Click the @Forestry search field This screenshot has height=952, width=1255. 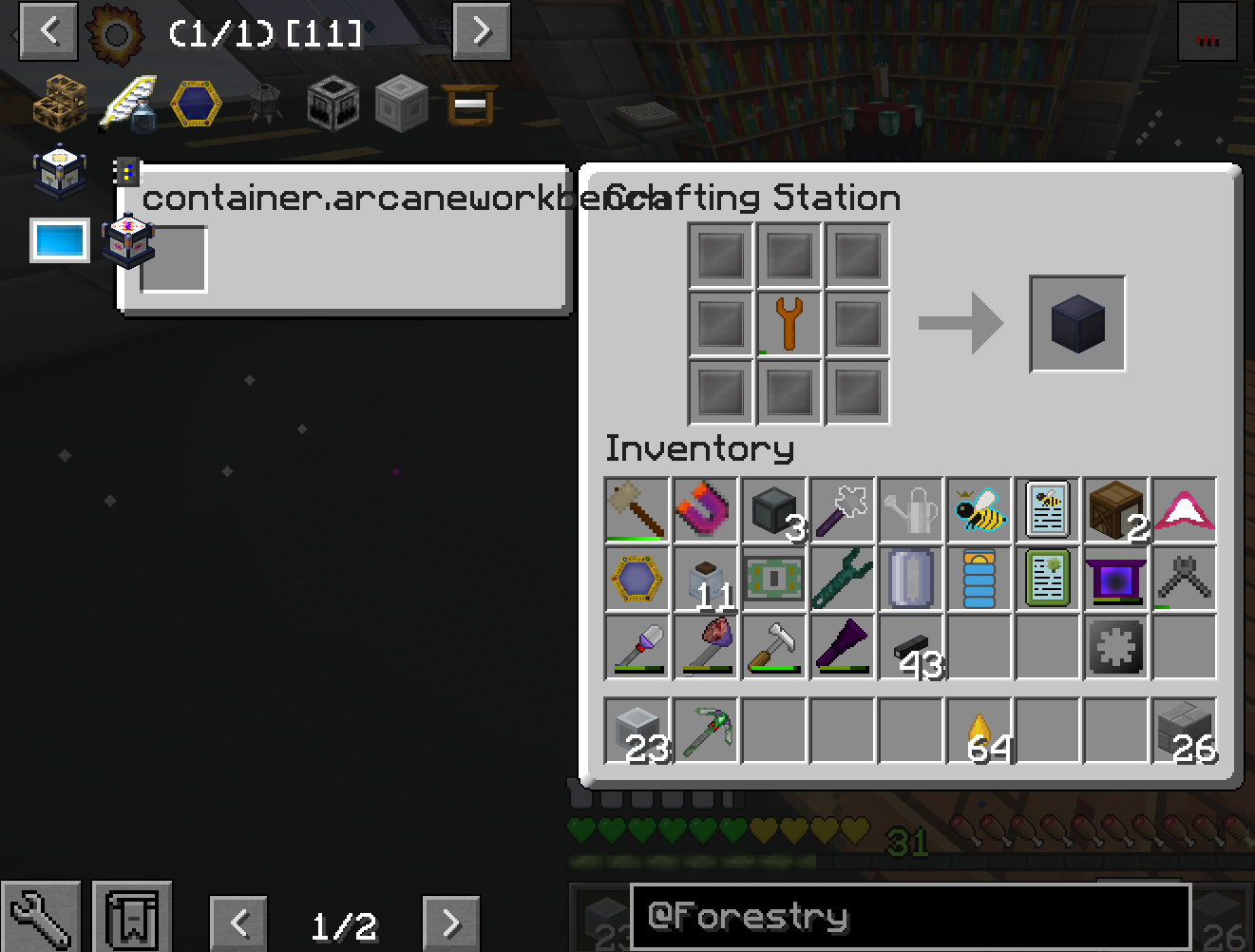click(x=911, y=917)
